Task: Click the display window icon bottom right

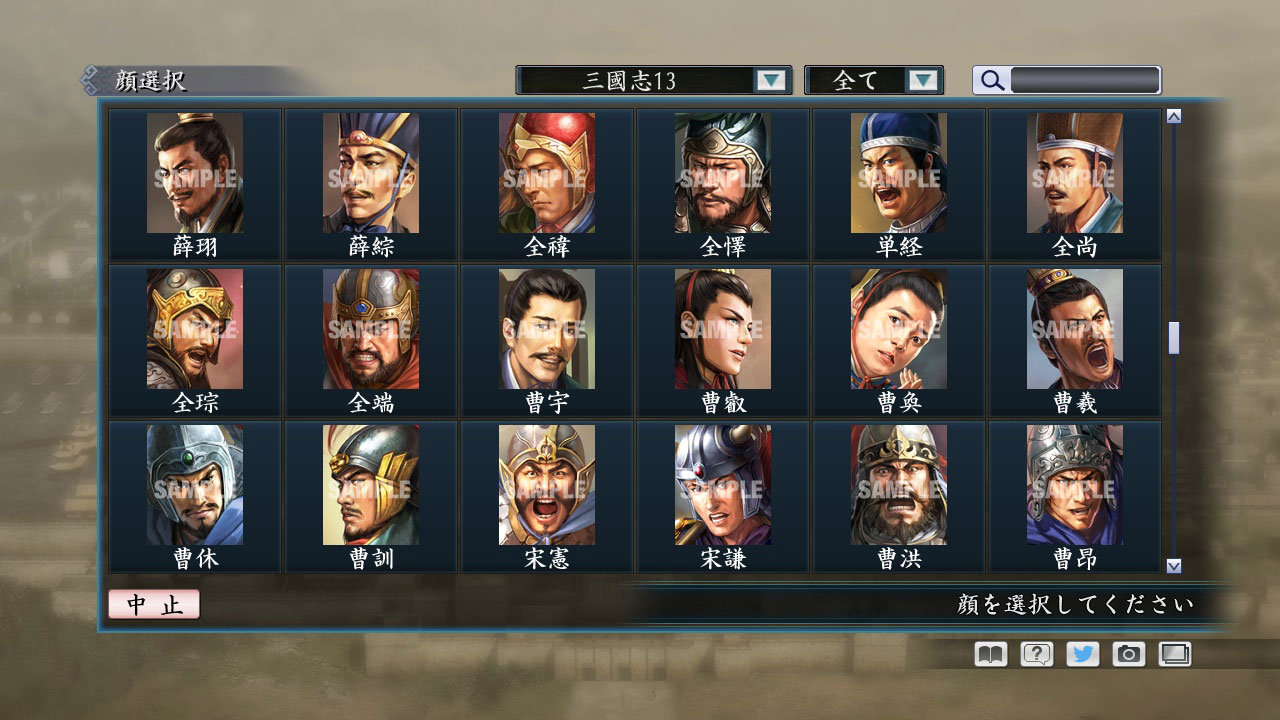Action: pyautogui.click(x=1173, y=653)
